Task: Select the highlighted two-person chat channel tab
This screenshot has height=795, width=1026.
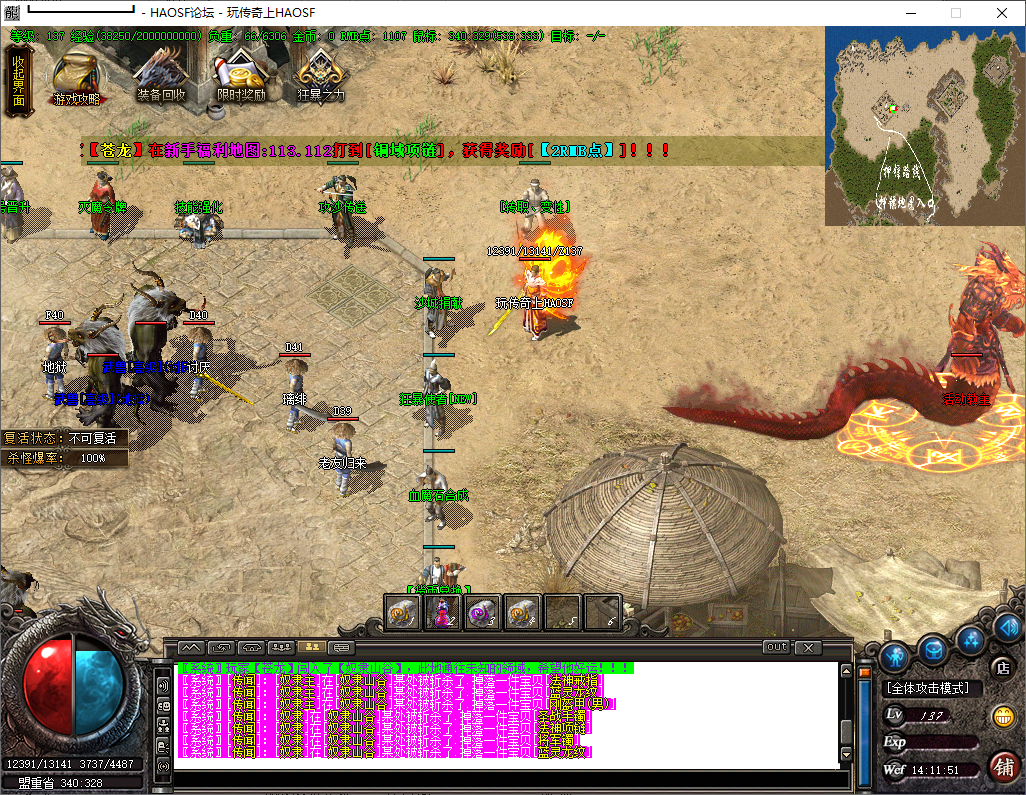Action: (x=310, y=647)
